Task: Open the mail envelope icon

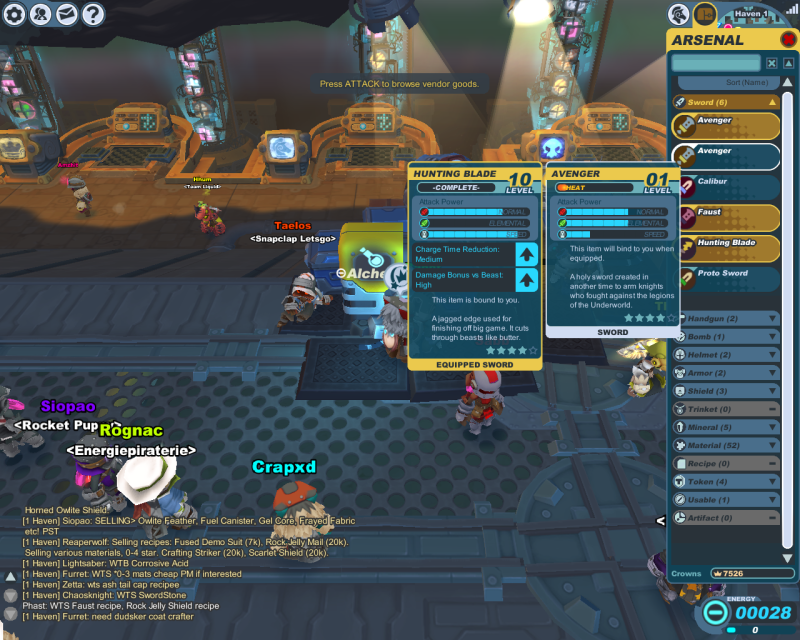Action: (x=67, y=14)
